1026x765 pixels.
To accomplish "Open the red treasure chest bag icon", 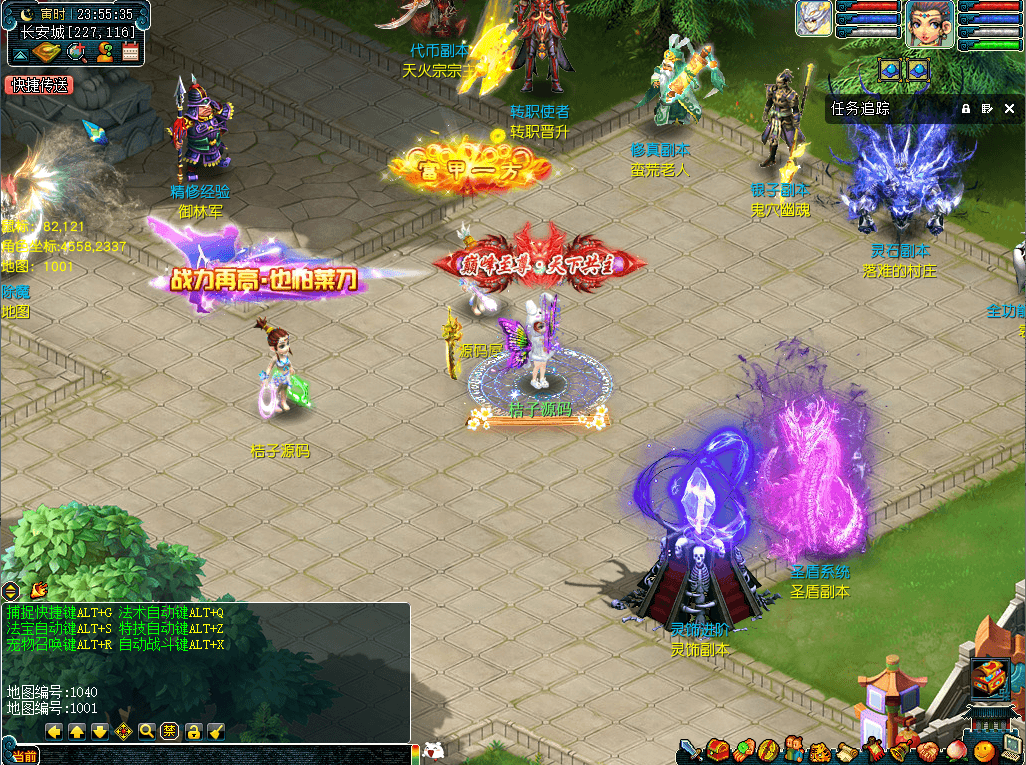I will tap(716, 749).
